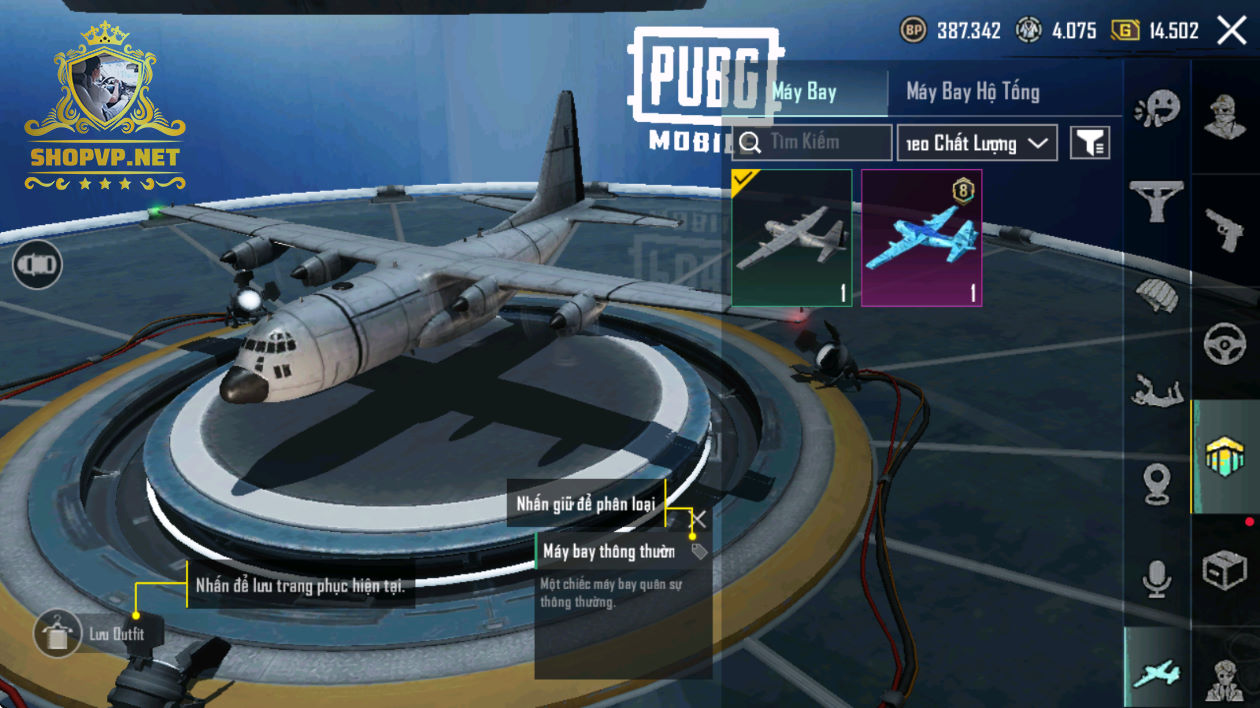1260x708 pixels.
Task: Close the plane info tooltip
Action: 699,518
